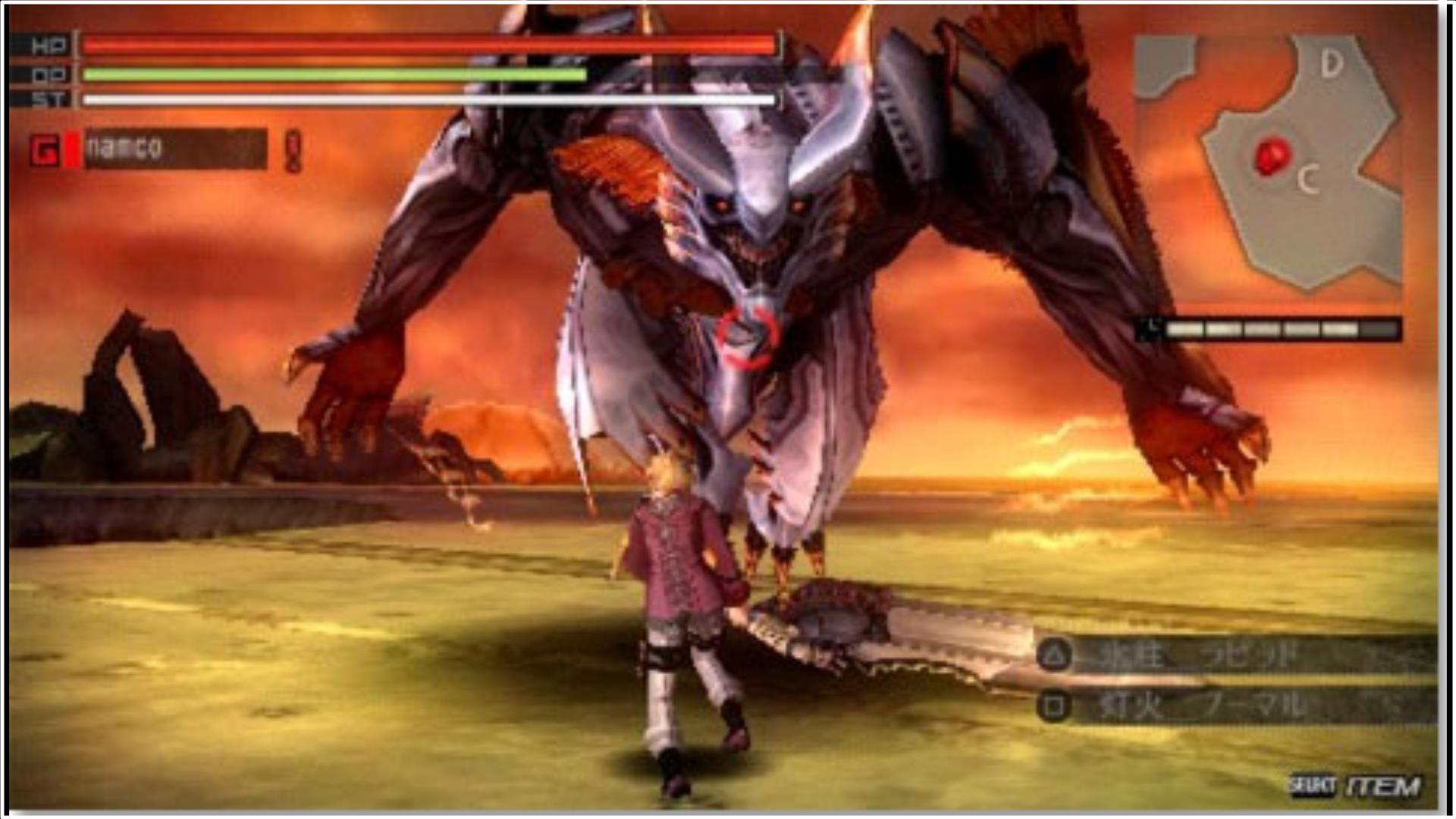The height and width of the screenshot is (819, 1456).
Task: Choose area D on the minimap
Action: 1332,64
